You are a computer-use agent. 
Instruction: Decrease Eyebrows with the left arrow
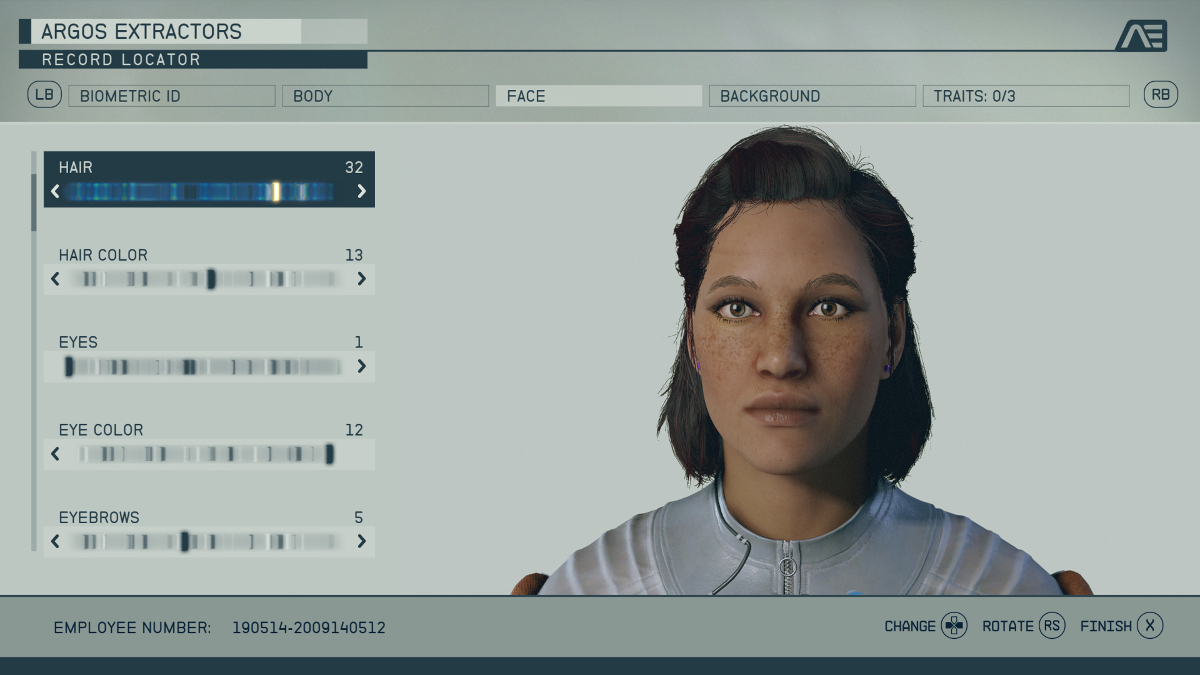55,542
